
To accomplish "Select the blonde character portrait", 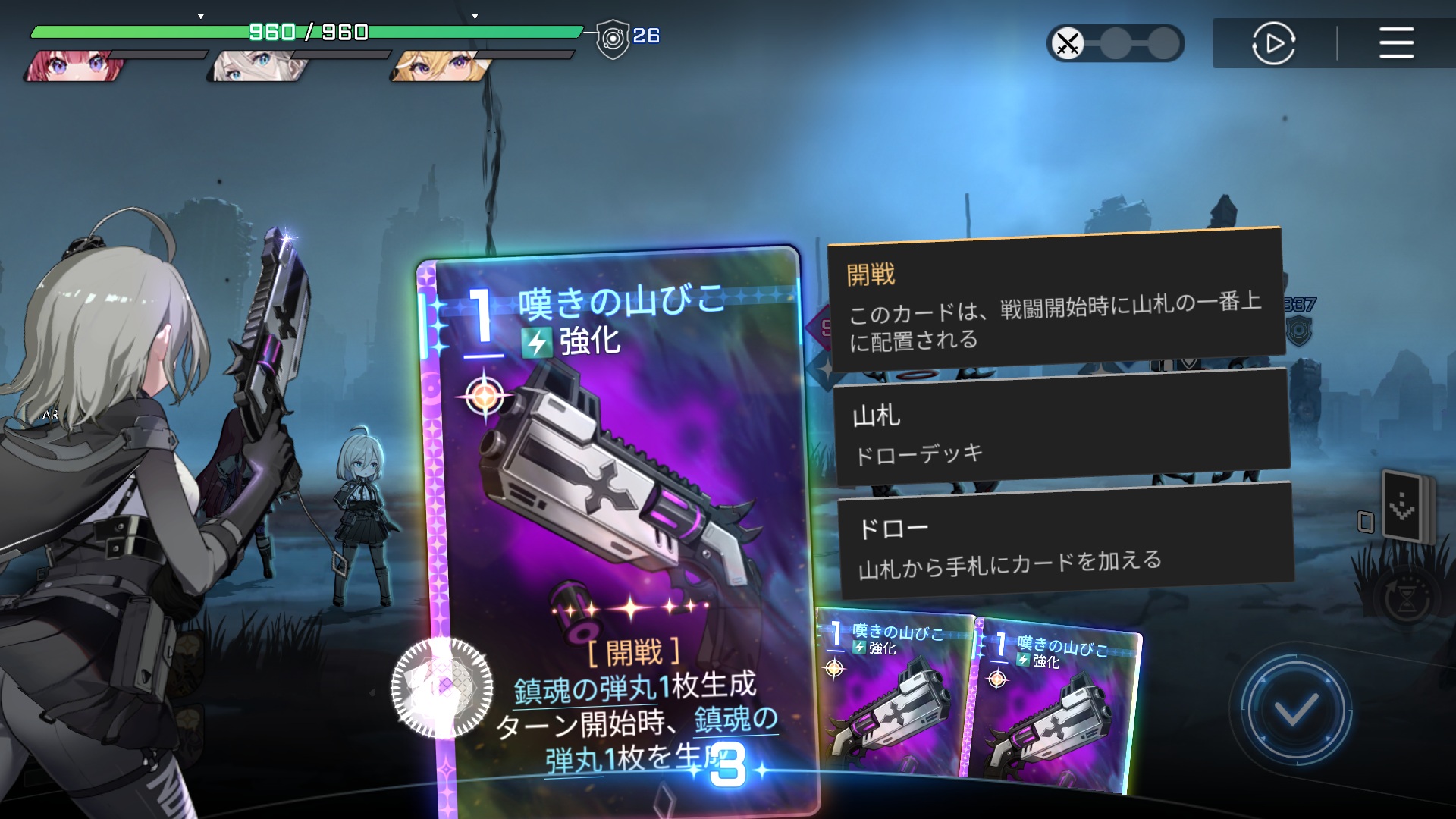I will tap(438, 66).
